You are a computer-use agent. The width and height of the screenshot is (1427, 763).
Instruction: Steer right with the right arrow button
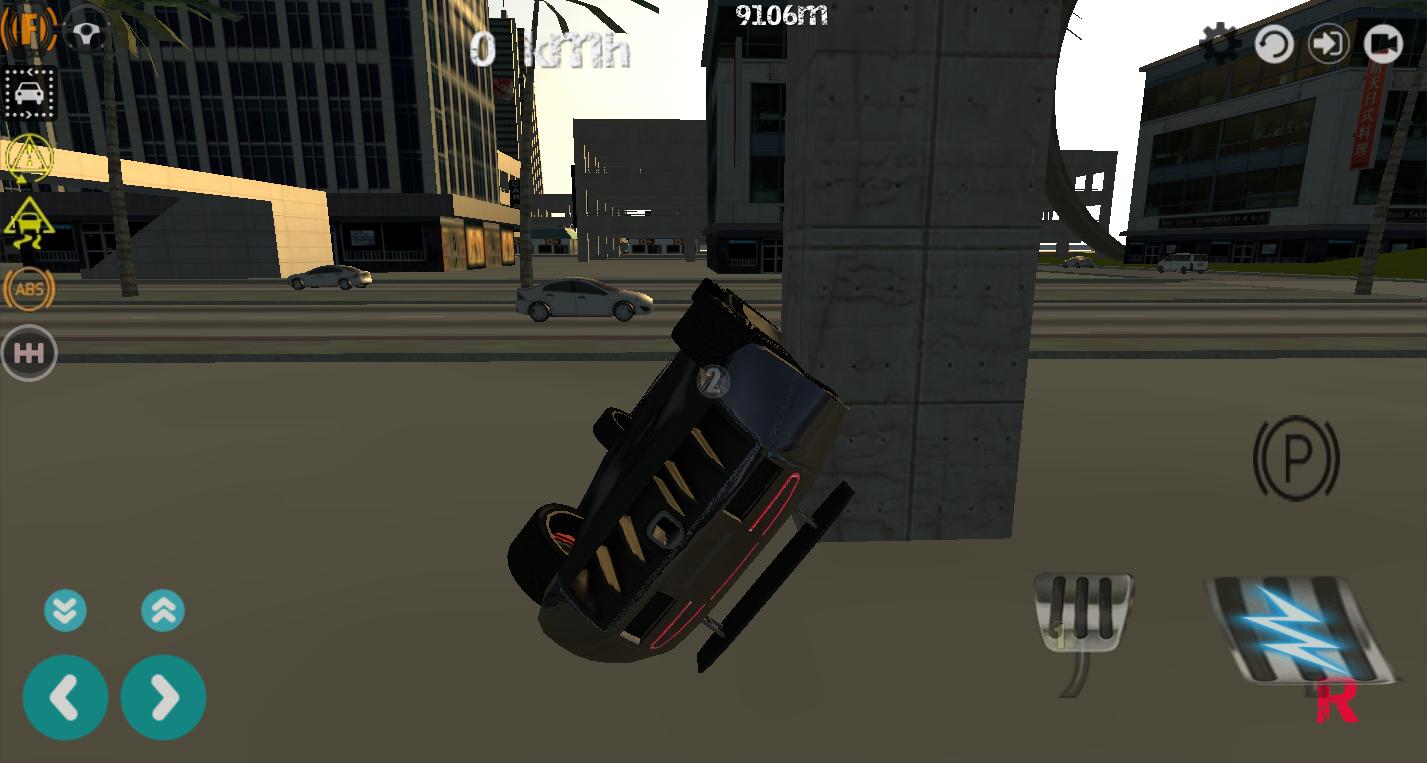click(x=163, y=697)
